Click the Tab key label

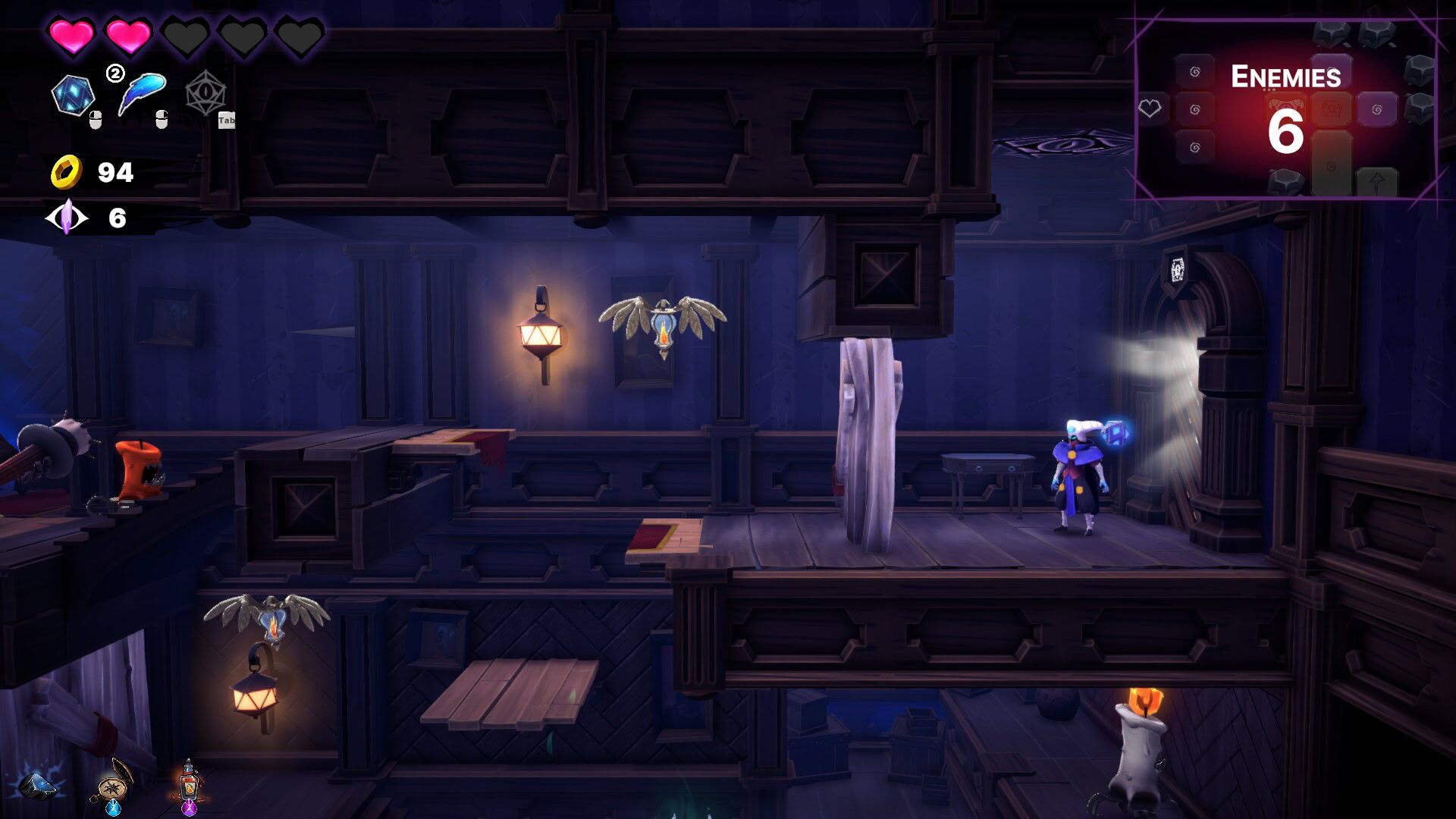tap(226, 119)
